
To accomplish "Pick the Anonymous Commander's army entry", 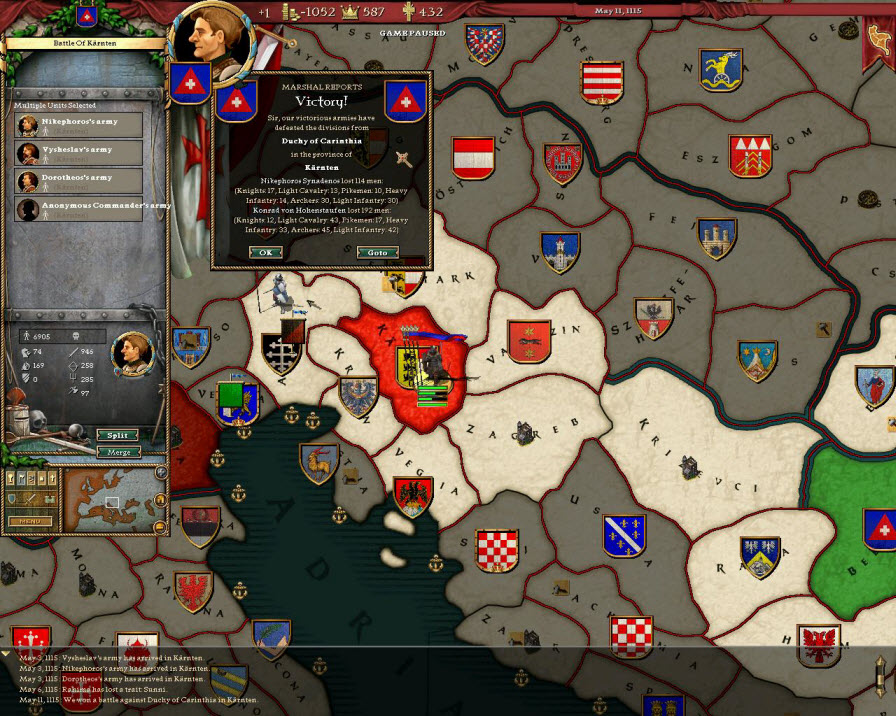I will pyautogui.click(x=79, y=209).
